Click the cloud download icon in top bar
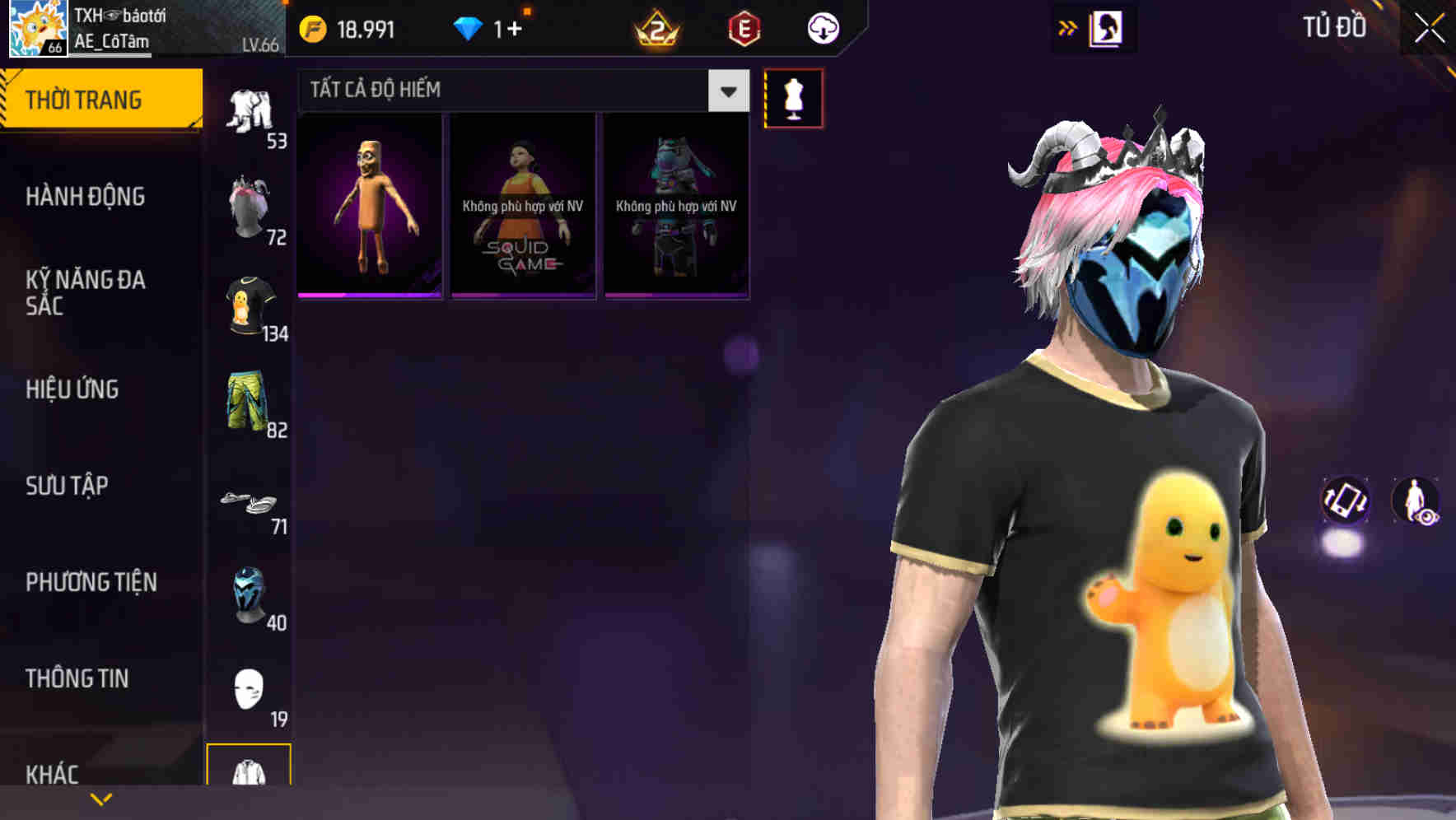The image size is (1456, 820). click(821, 27)
